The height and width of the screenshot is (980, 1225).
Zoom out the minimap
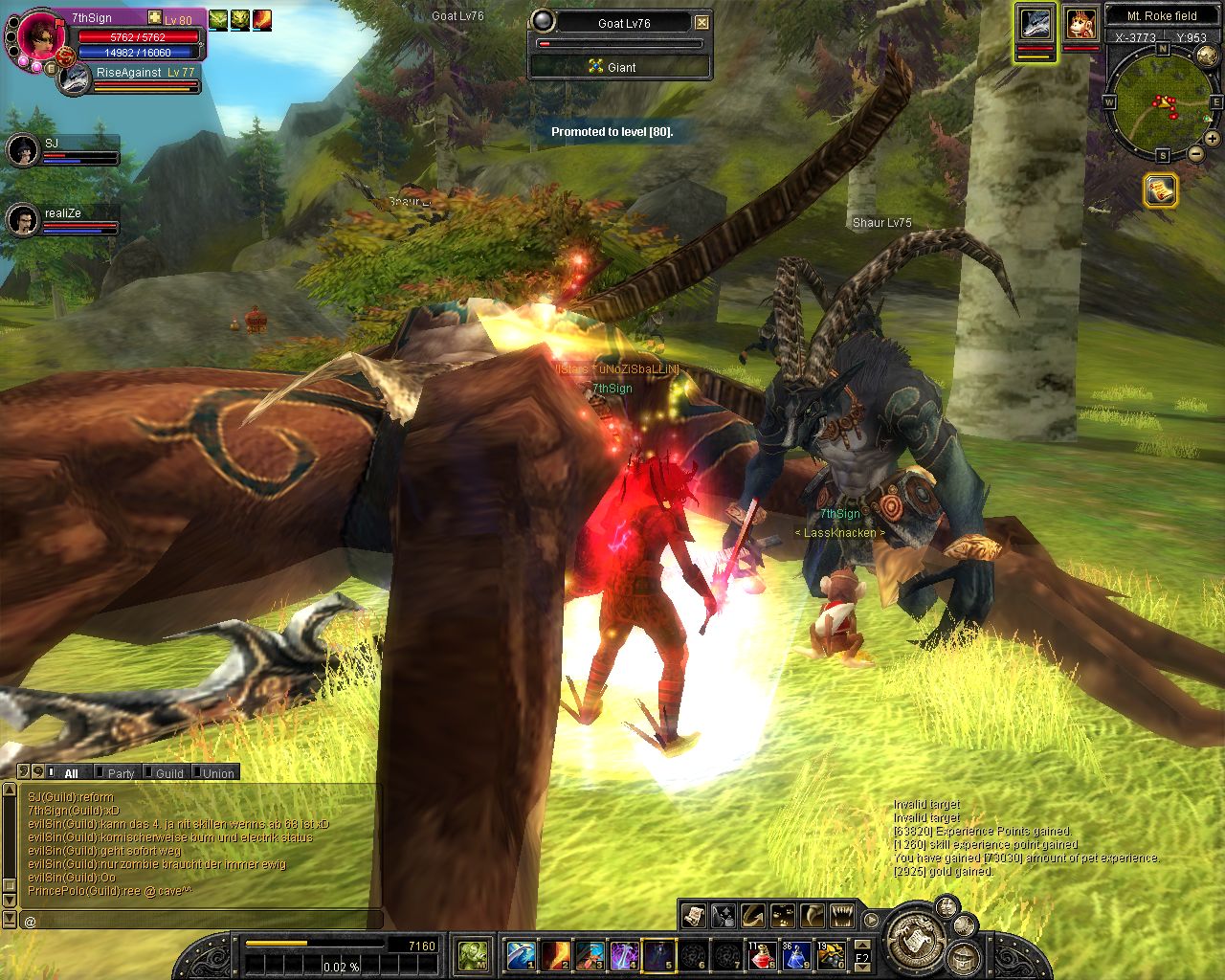coord(1195,154)
